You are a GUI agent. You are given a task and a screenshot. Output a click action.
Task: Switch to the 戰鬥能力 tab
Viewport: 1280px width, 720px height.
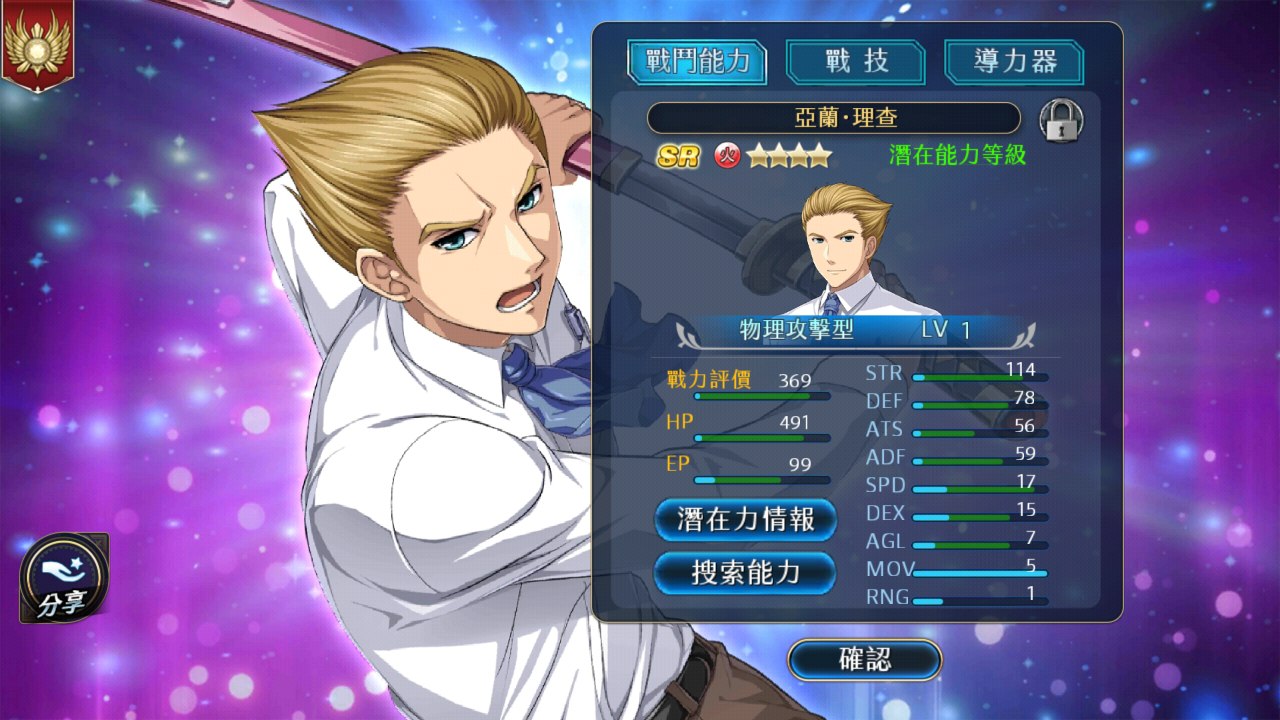tap(697, 62)
